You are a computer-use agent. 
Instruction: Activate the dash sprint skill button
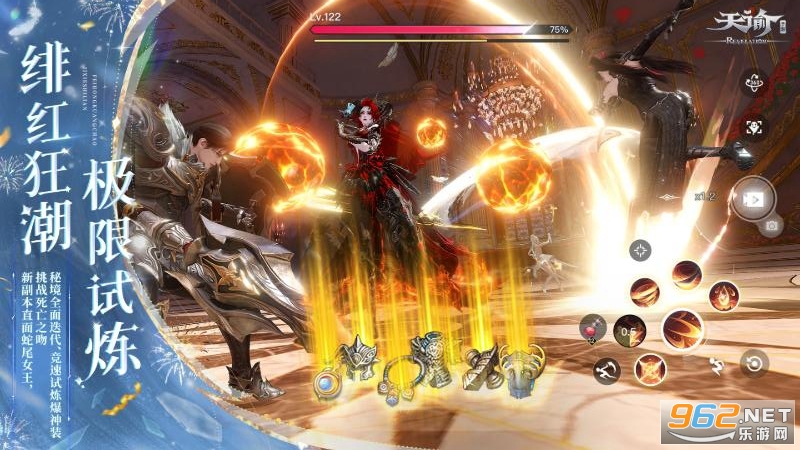605,371
